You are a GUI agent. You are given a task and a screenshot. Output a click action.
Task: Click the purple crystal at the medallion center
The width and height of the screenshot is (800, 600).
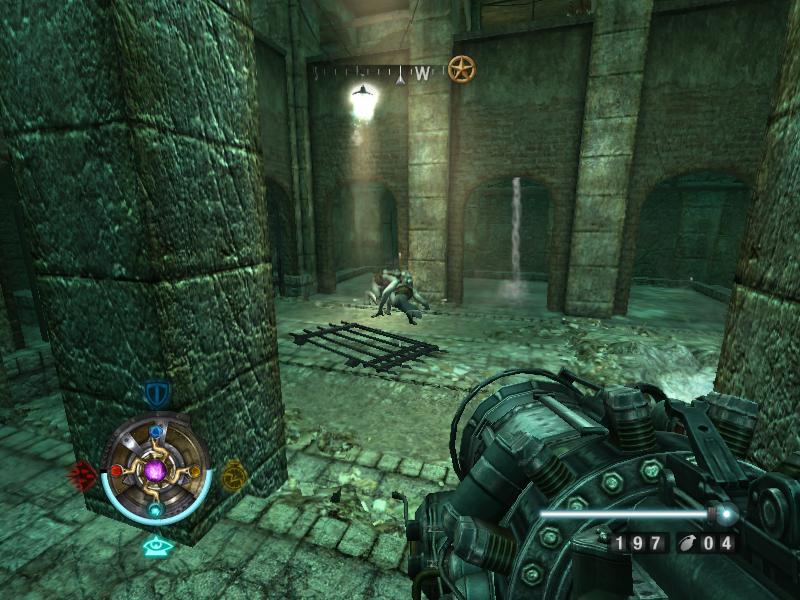(156, 469)
